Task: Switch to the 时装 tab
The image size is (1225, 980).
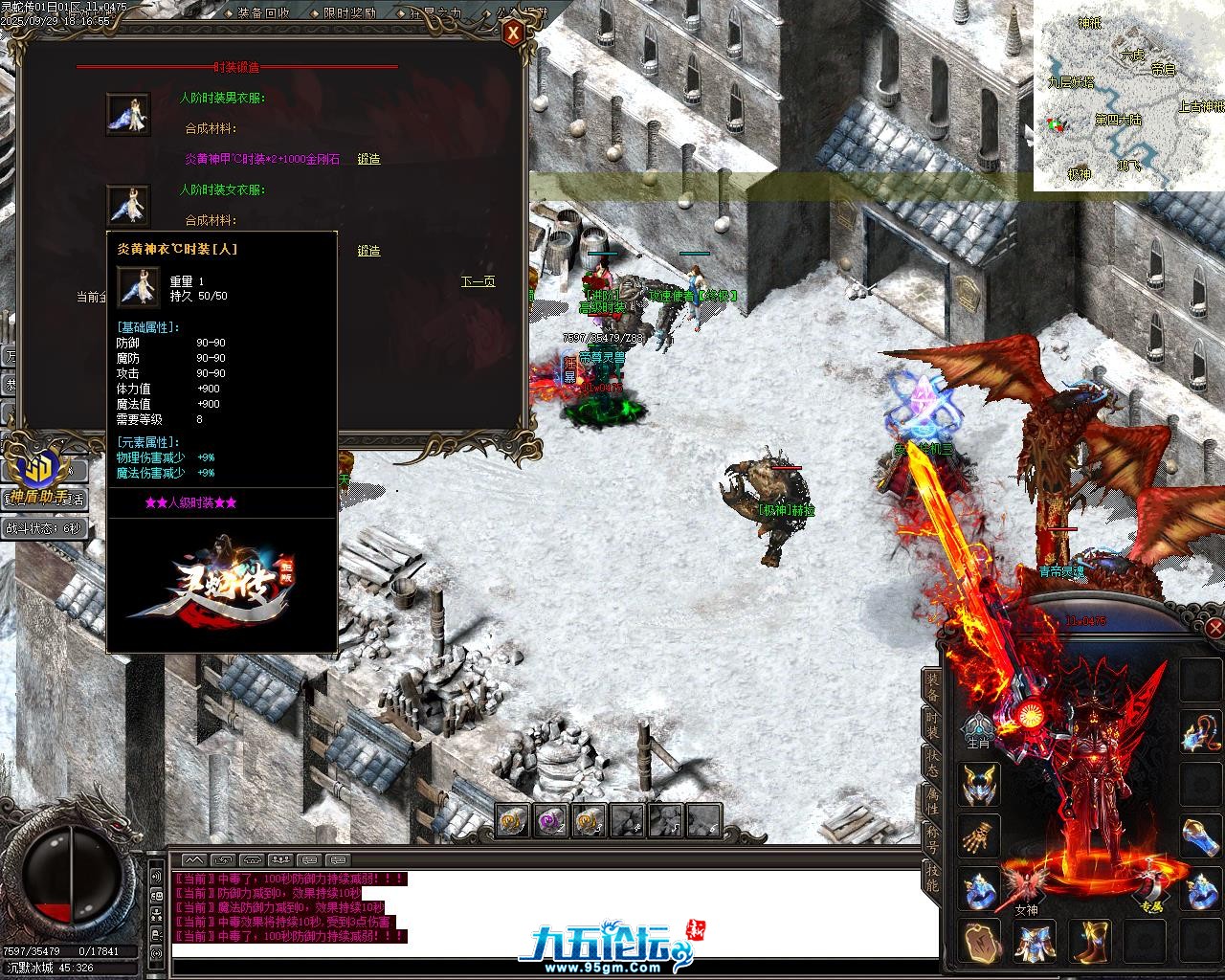Action: (931, 724)
